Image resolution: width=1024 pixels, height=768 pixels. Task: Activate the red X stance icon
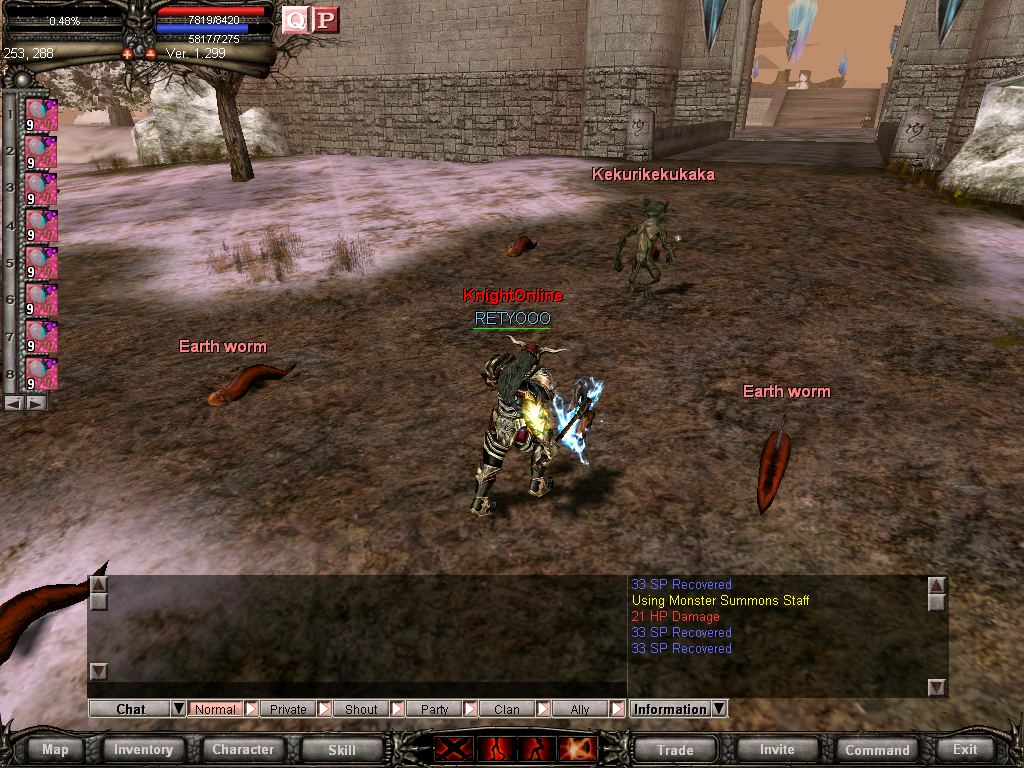point(452,748)
